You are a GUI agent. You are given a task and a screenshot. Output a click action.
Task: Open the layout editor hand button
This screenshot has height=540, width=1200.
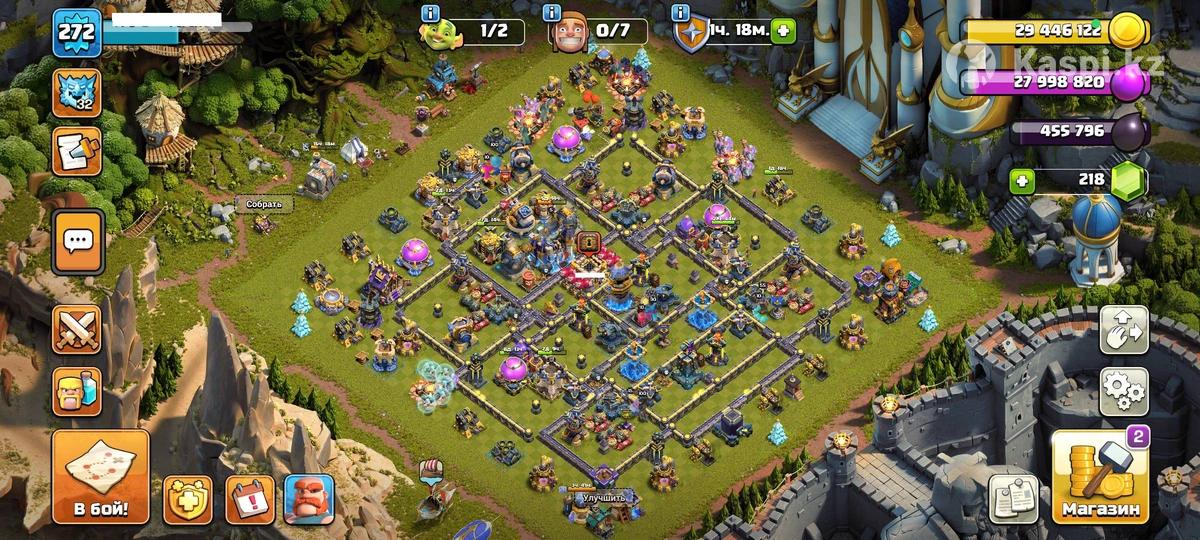pos(1124,330)
